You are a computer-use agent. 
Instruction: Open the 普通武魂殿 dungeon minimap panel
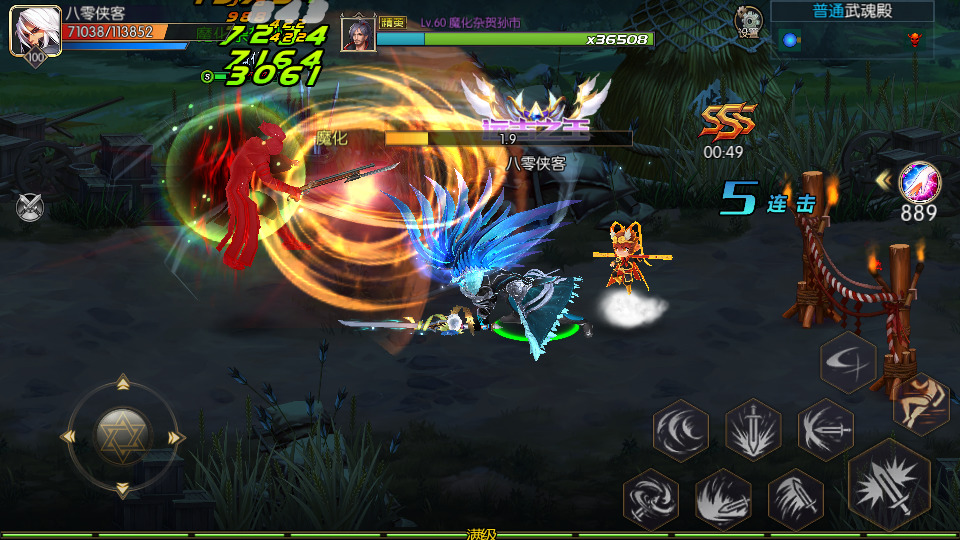(852, 28)
